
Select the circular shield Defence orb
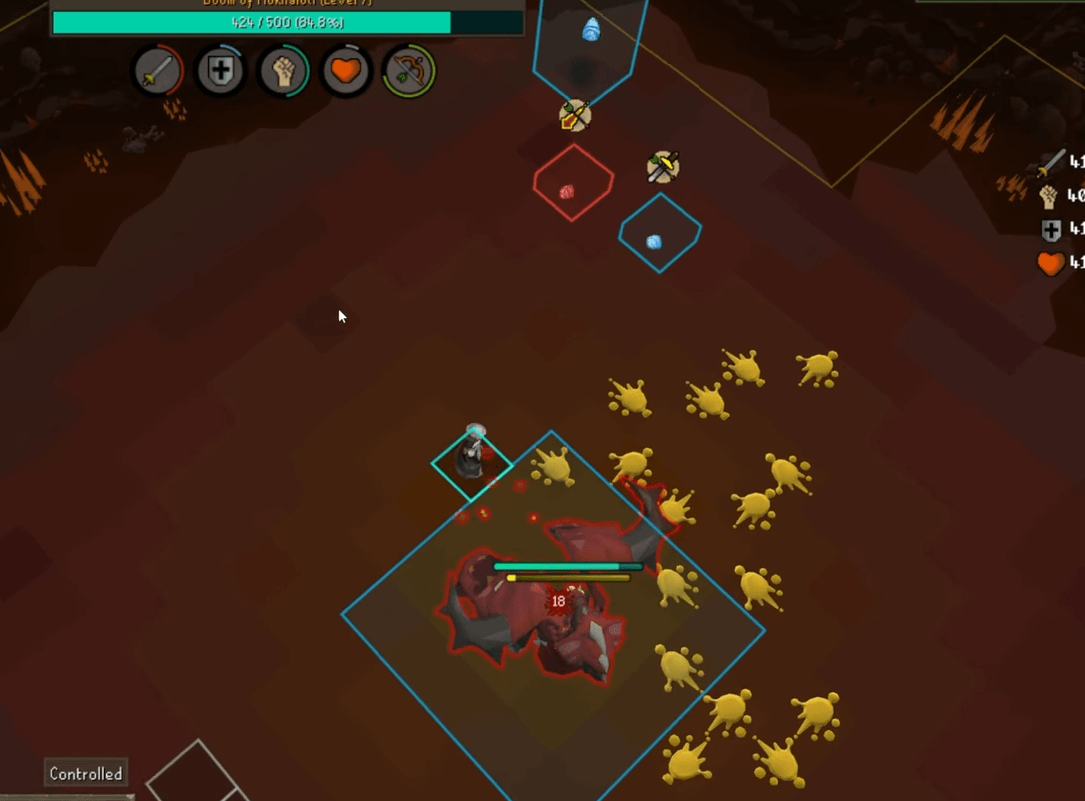pyautogui.click(x=220, y=72)
